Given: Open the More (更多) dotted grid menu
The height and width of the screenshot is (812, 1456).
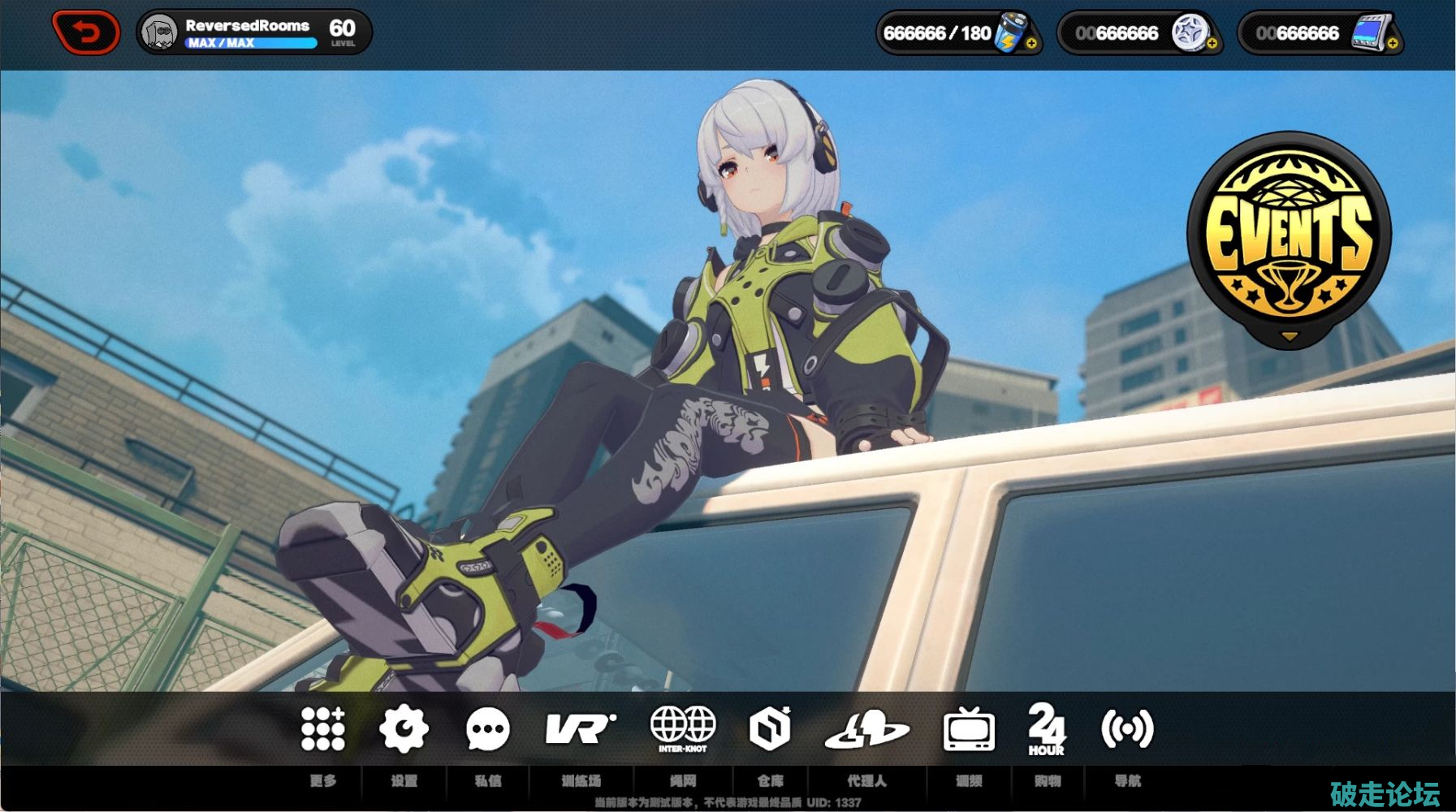Looking at the screenshot, I should coord(323,728).
